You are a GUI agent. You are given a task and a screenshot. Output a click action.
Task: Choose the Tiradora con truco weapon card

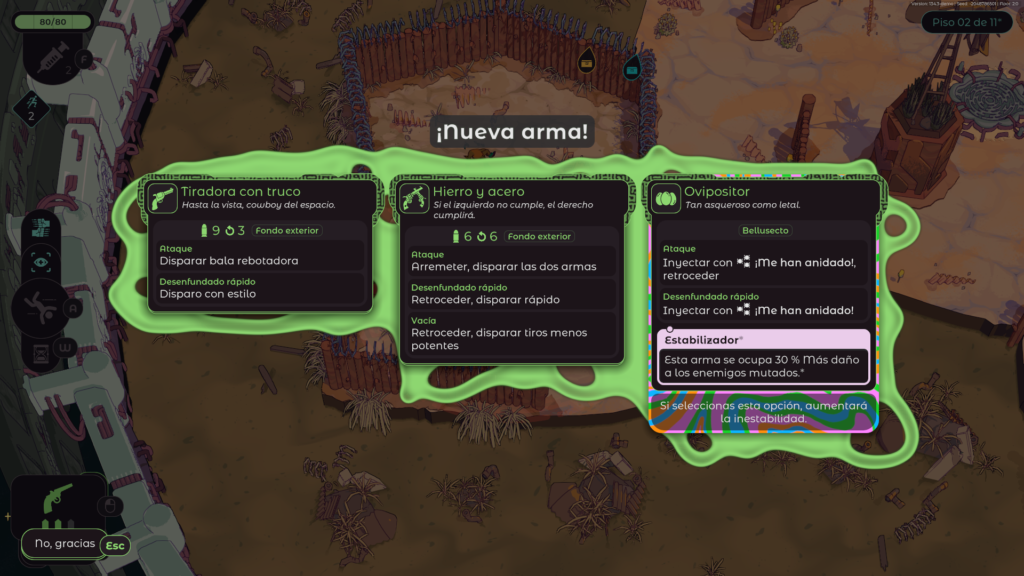point(260,245)
